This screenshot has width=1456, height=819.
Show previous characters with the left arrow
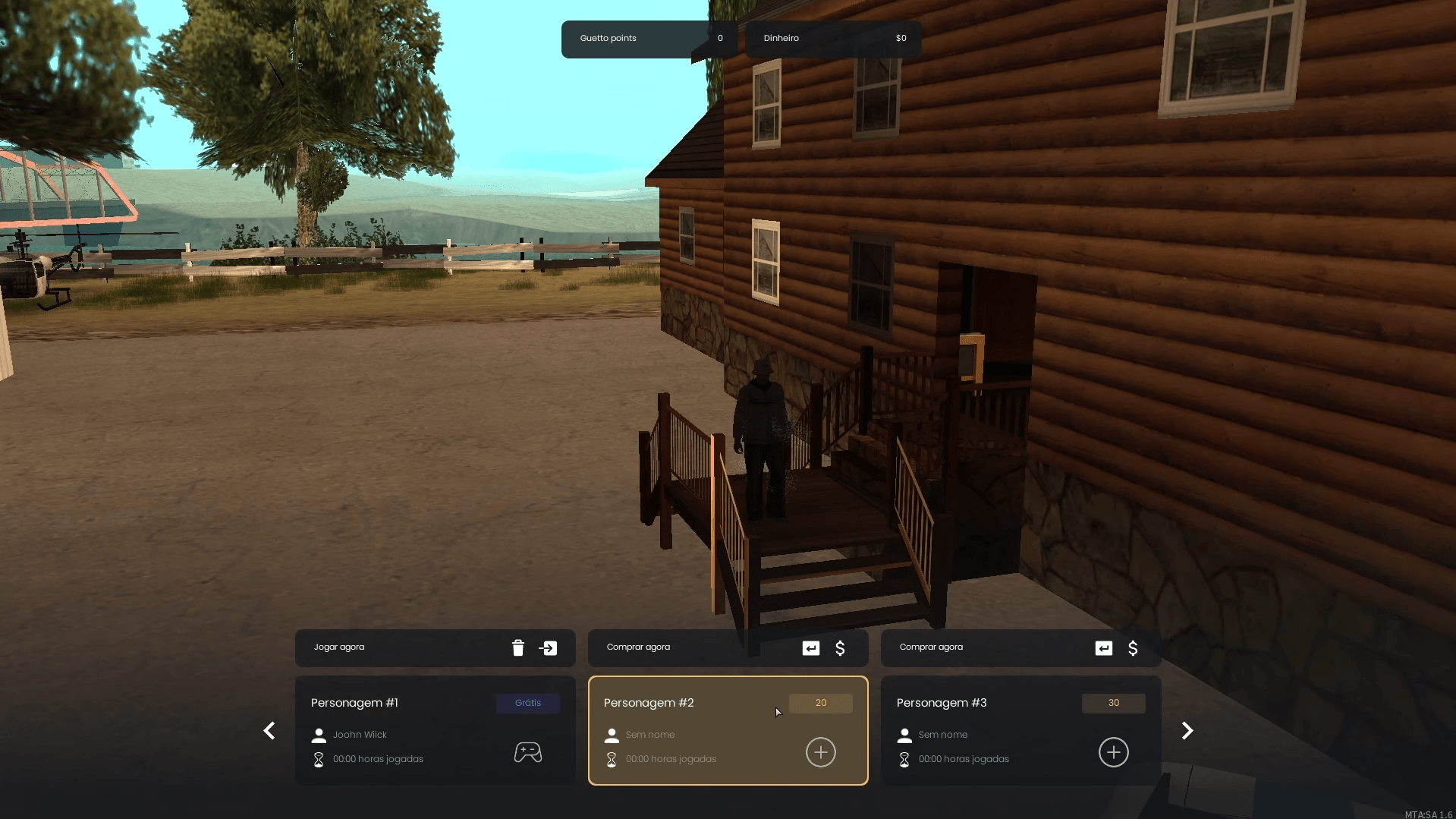click(269, 731)
